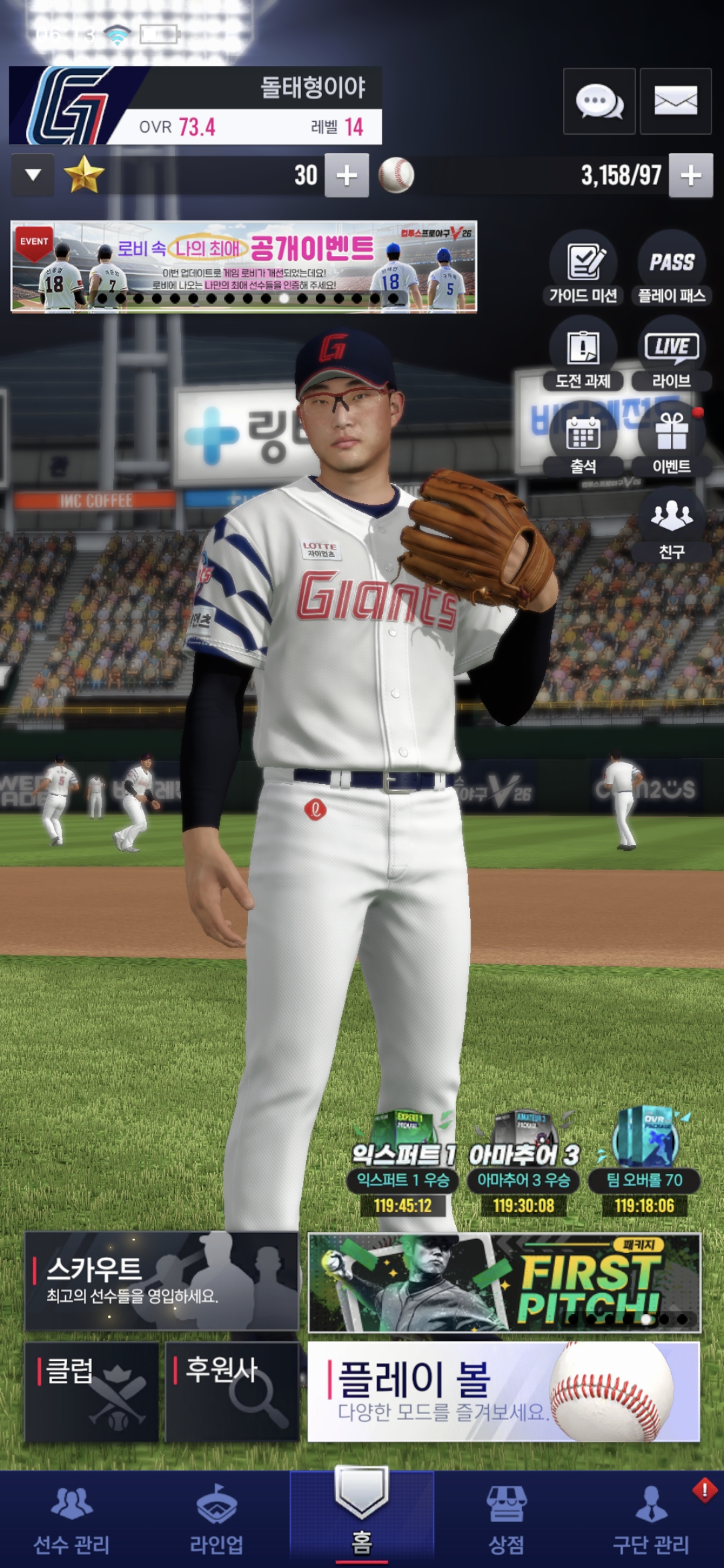Viewport: 724px width, 1568px height.
Task: Open the FIRST PITCH package banner
Action: [503, 1283]
